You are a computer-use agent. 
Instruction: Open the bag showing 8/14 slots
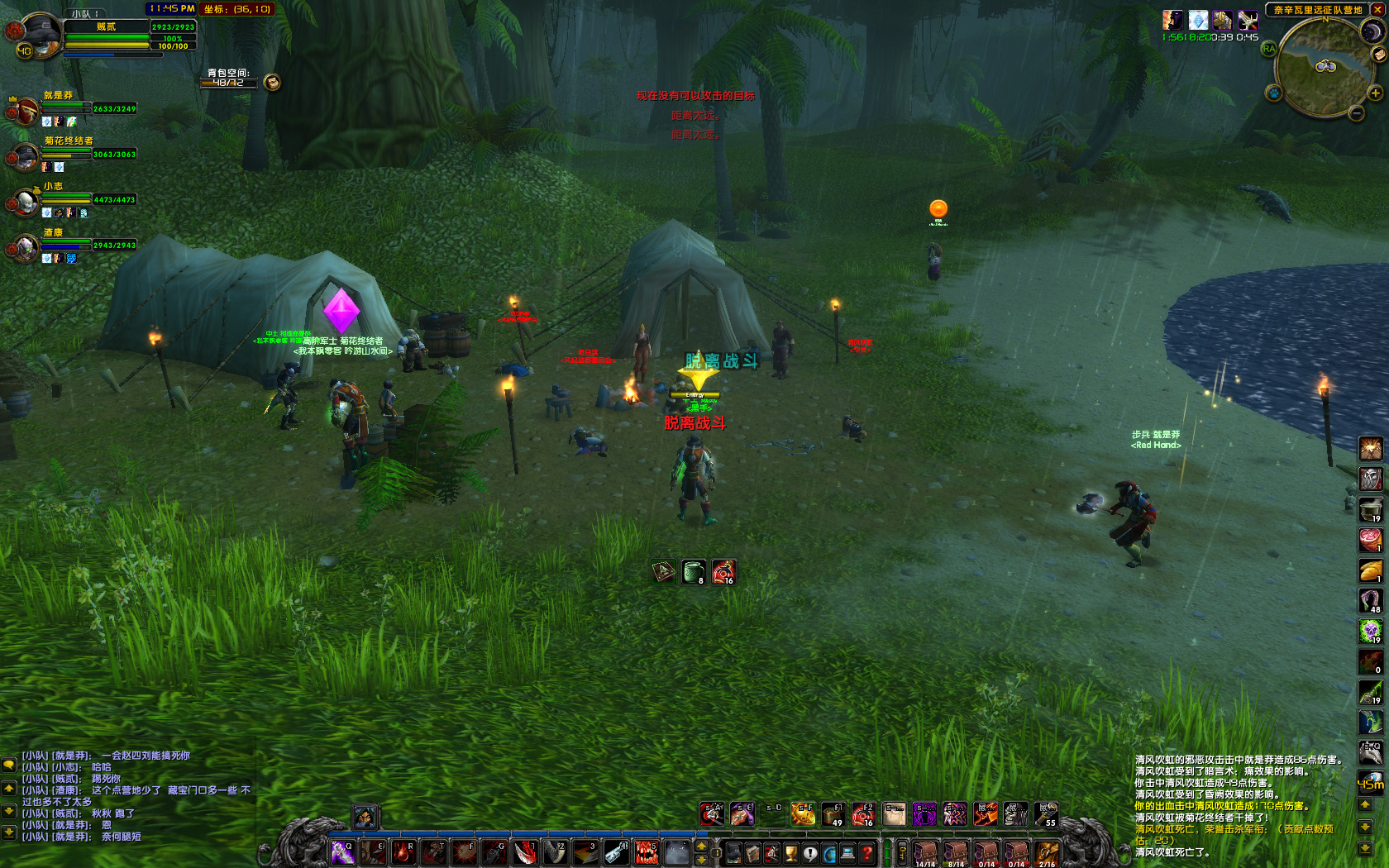(x=956, y=853)
